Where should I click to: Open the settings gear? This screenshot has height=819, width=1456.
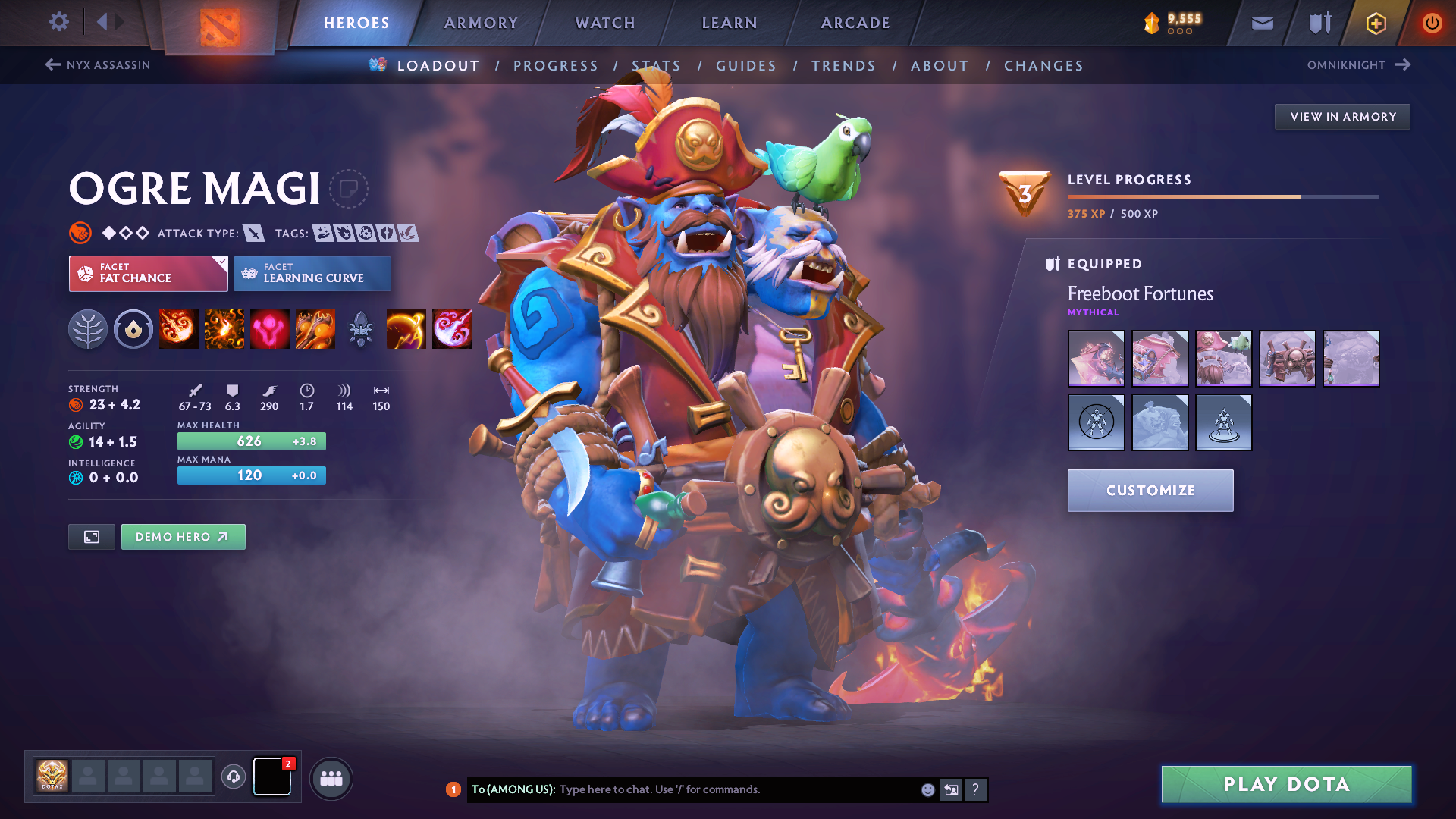58,22
